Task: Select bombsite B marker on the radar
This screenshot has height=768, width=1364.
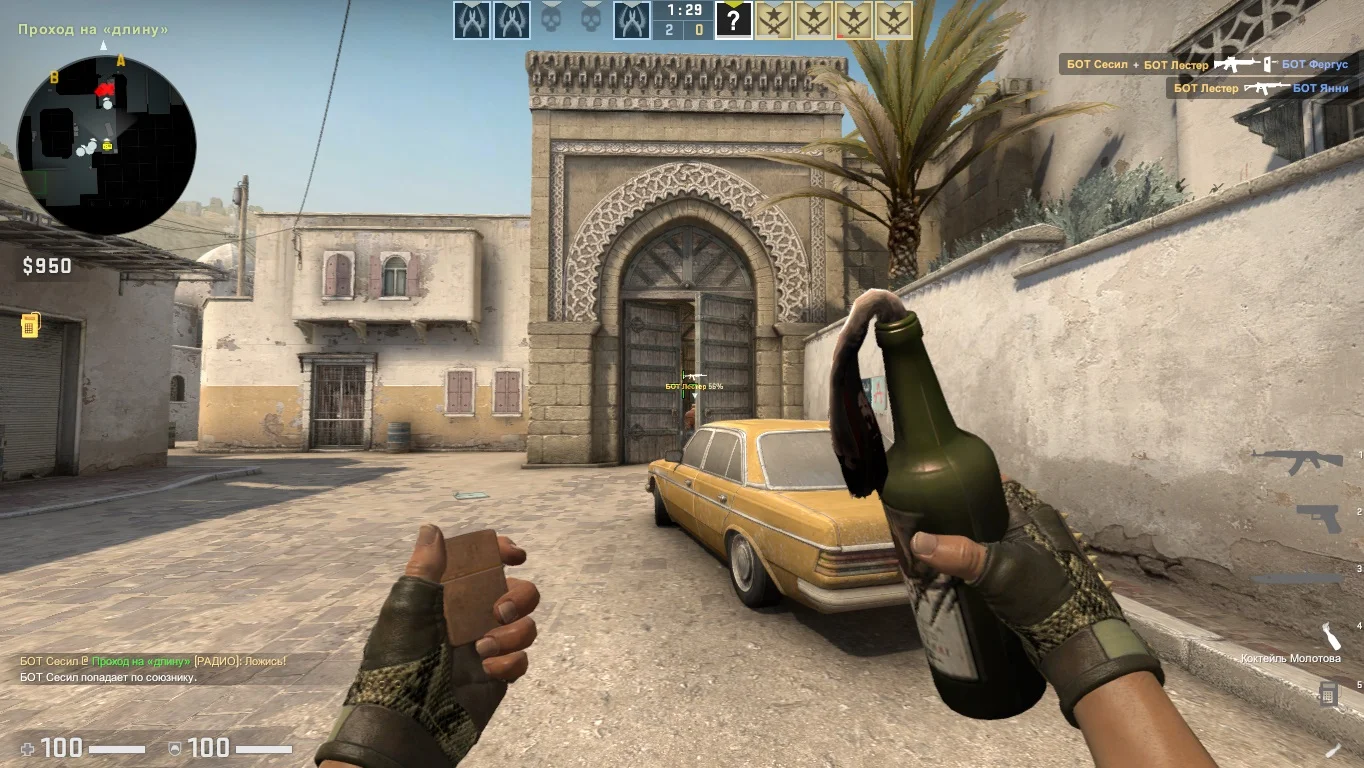Action: tap(54, 77)
